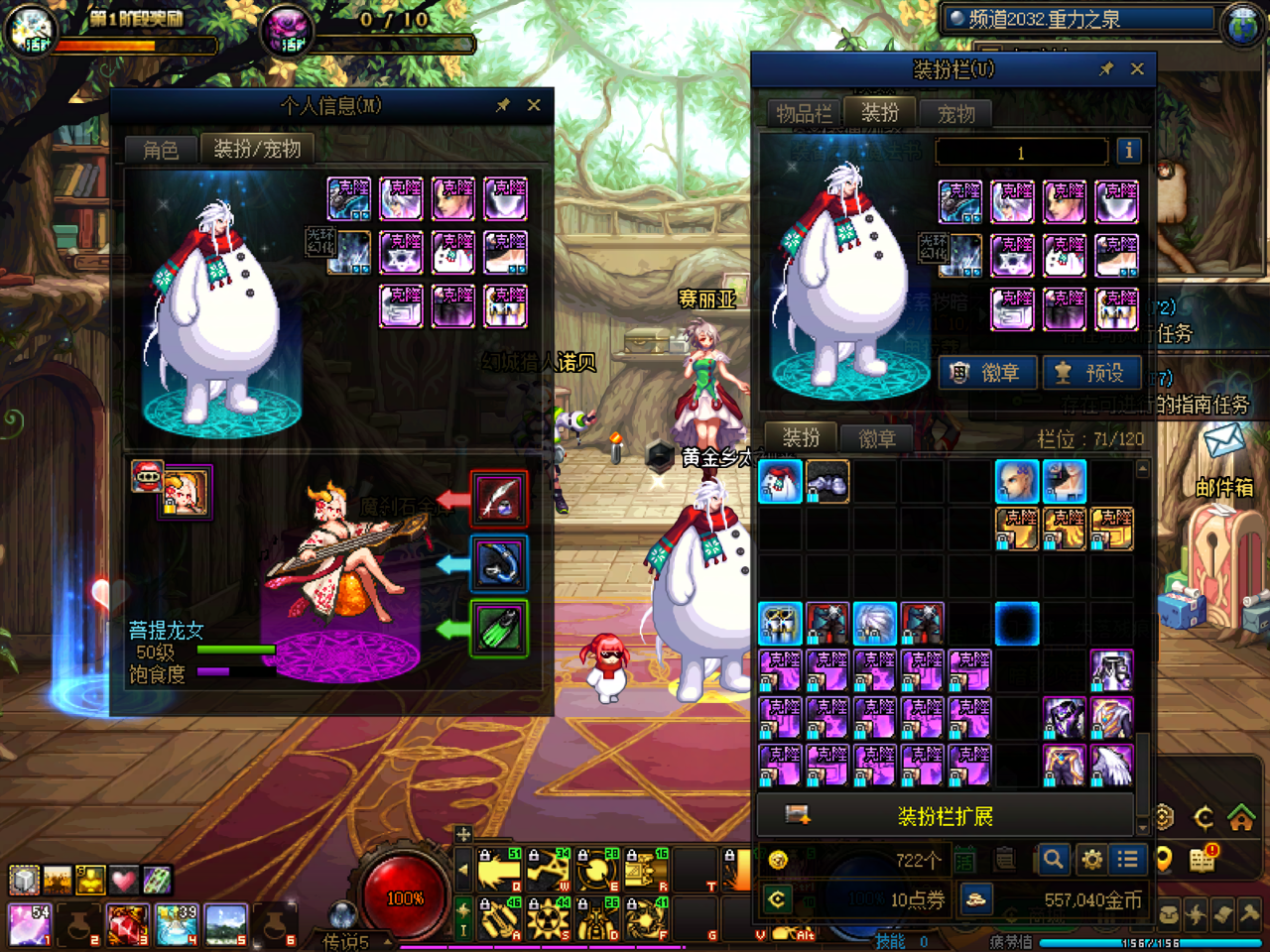1270x952 pixels.
Task: Select the red pet weapon equipment slot
Action: coord(498,498)
